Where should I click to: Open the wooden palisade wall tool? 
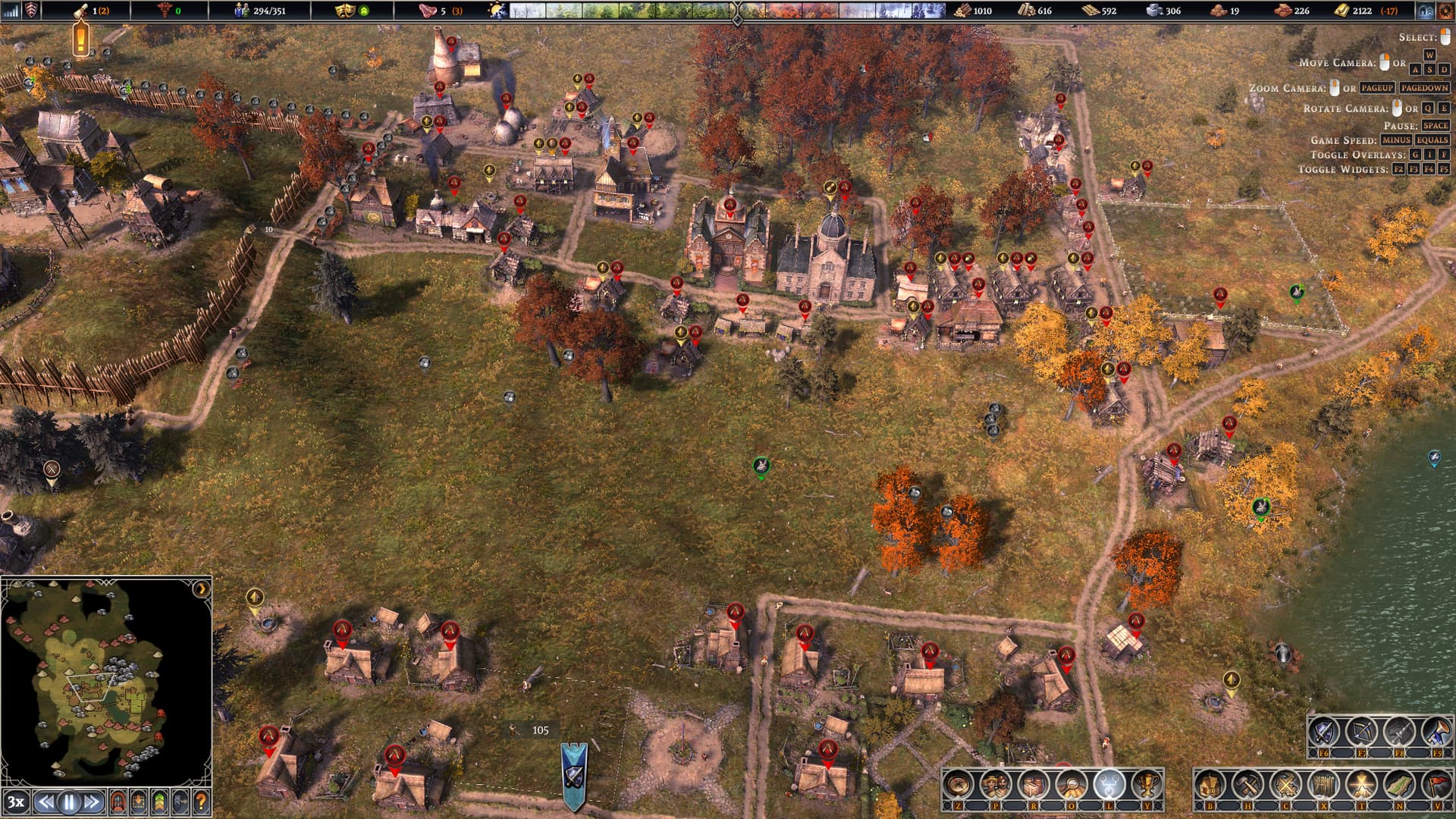[1323, 786]
